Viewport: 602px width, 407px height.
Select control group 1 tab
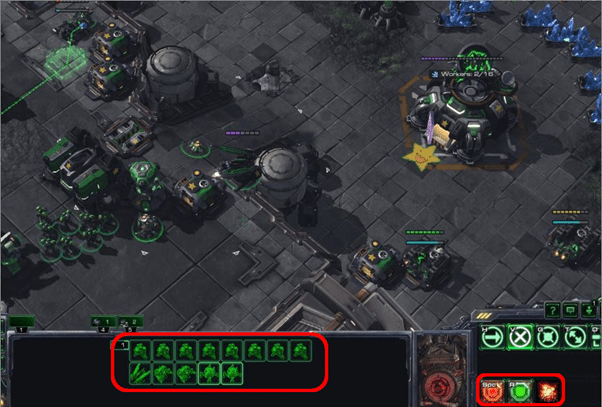tap(22, 322)
